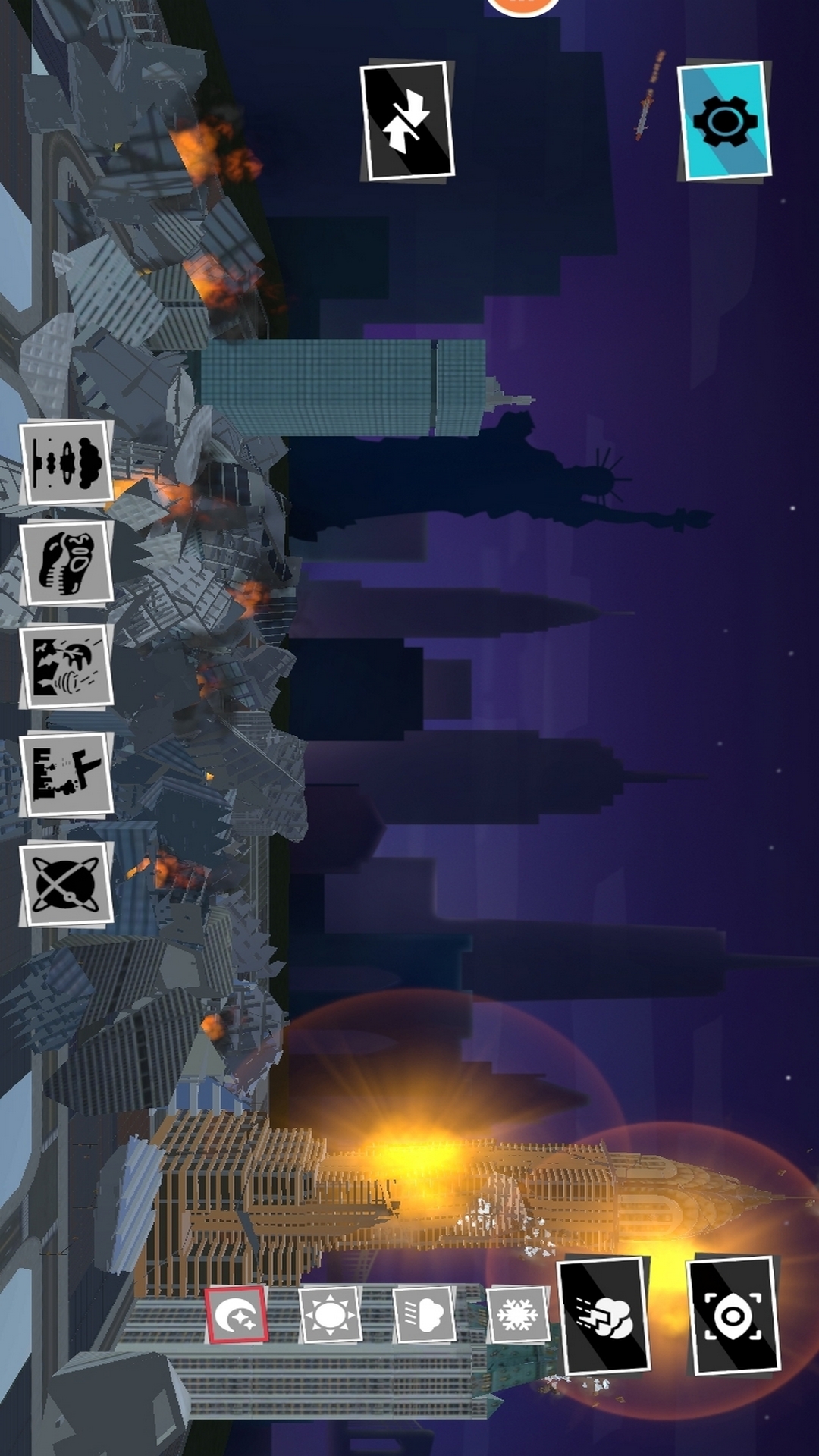819x1456 pixels.
Task: Choose the crossed-out planet icon
Action: pyautogui.click(x=67, y=883)
